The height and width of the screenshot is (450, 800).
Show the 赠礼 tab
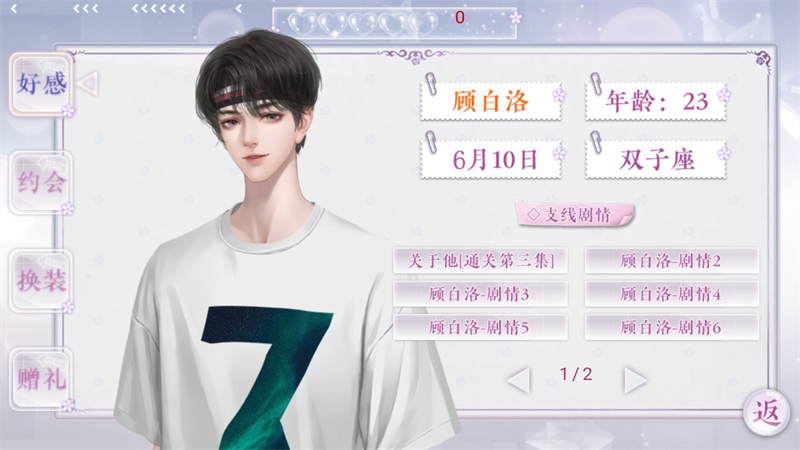pyautogui.click(x=41, y=379)
